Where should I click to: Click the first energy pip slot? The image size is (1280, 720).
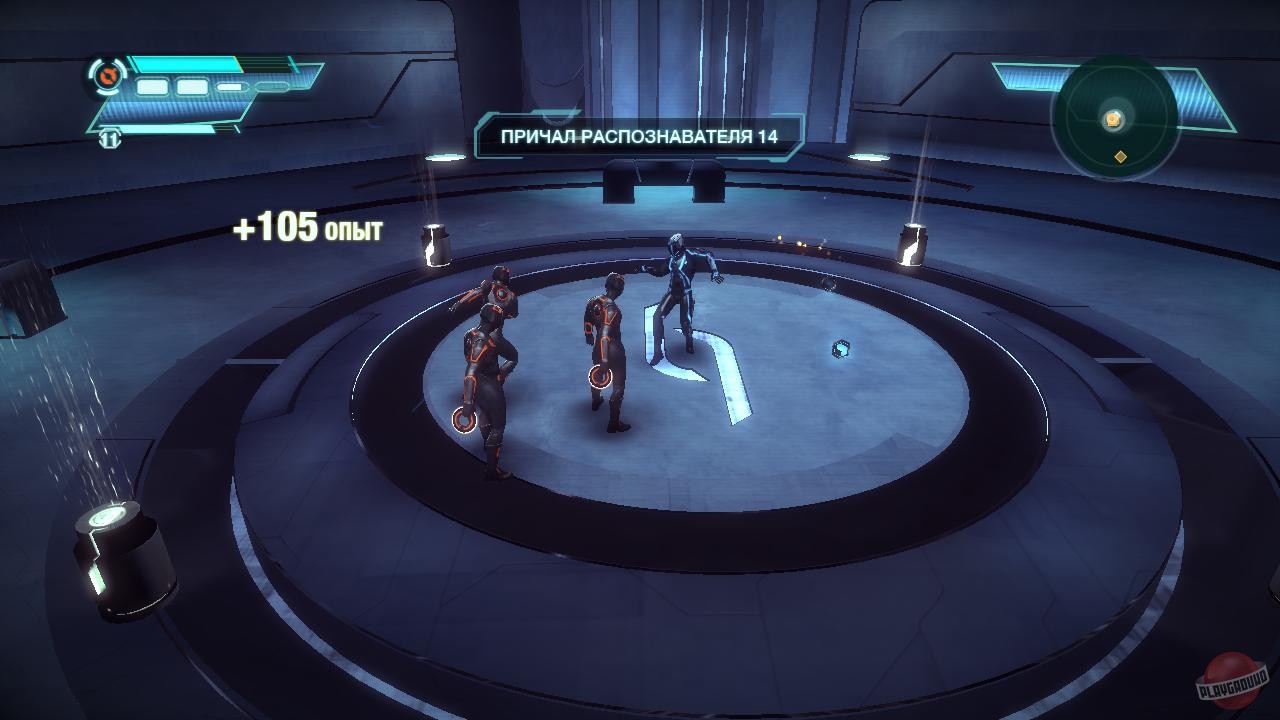coord(152,87)
